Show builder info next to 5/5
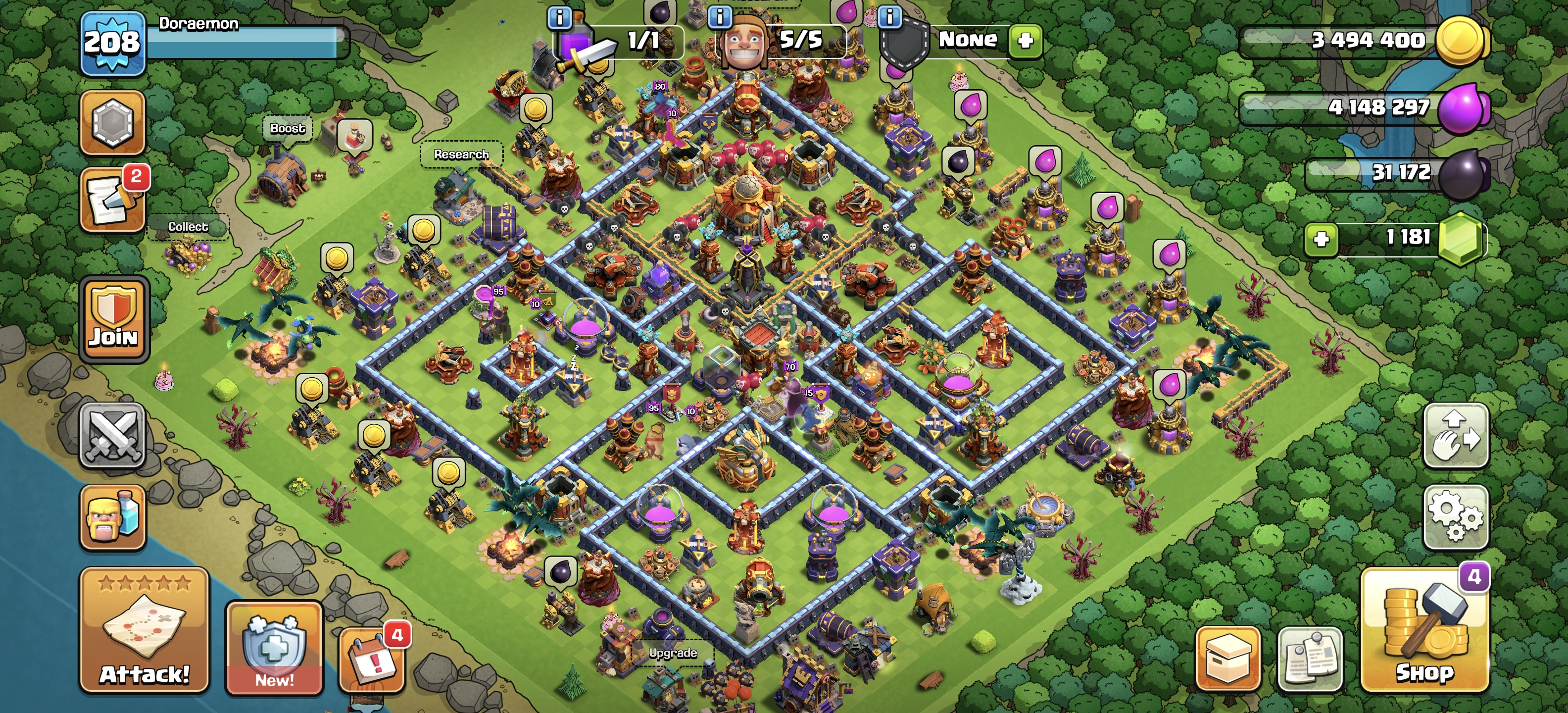 coord(720,16)
